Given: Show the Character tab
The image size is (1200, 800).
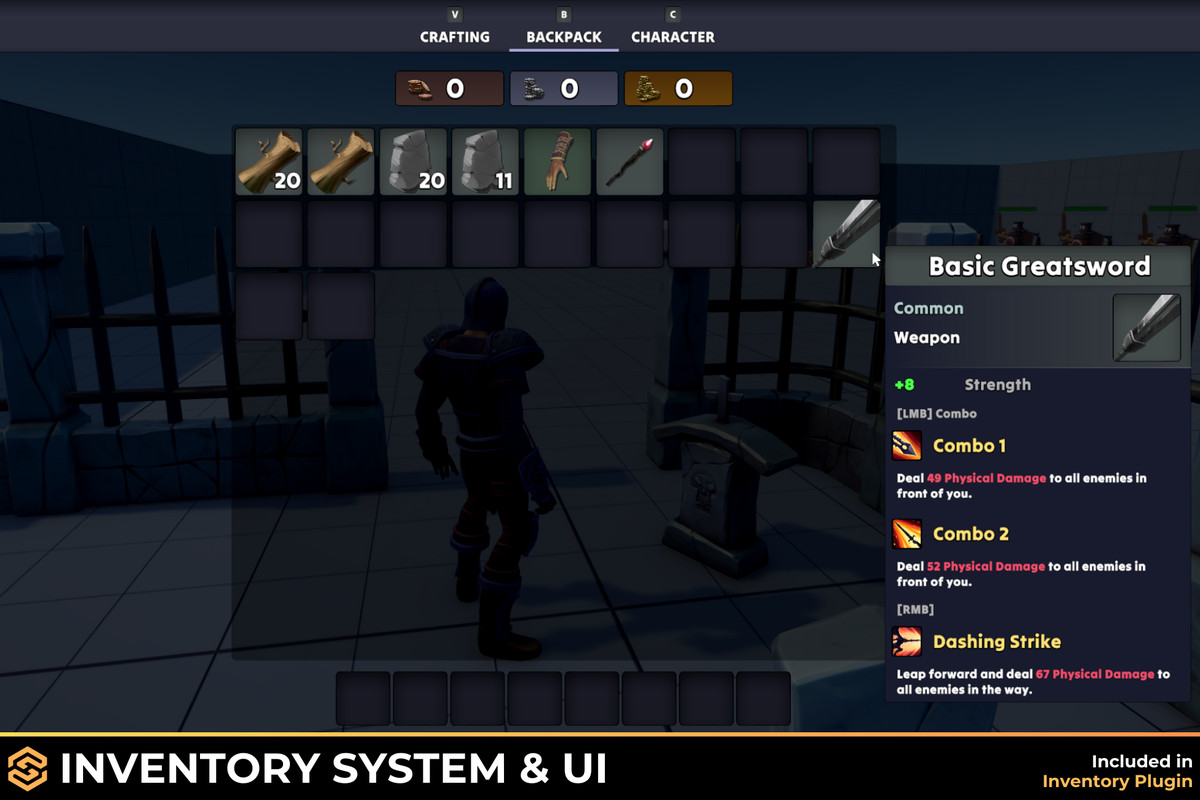Looking at the screenshot, I should coord(672,37).
